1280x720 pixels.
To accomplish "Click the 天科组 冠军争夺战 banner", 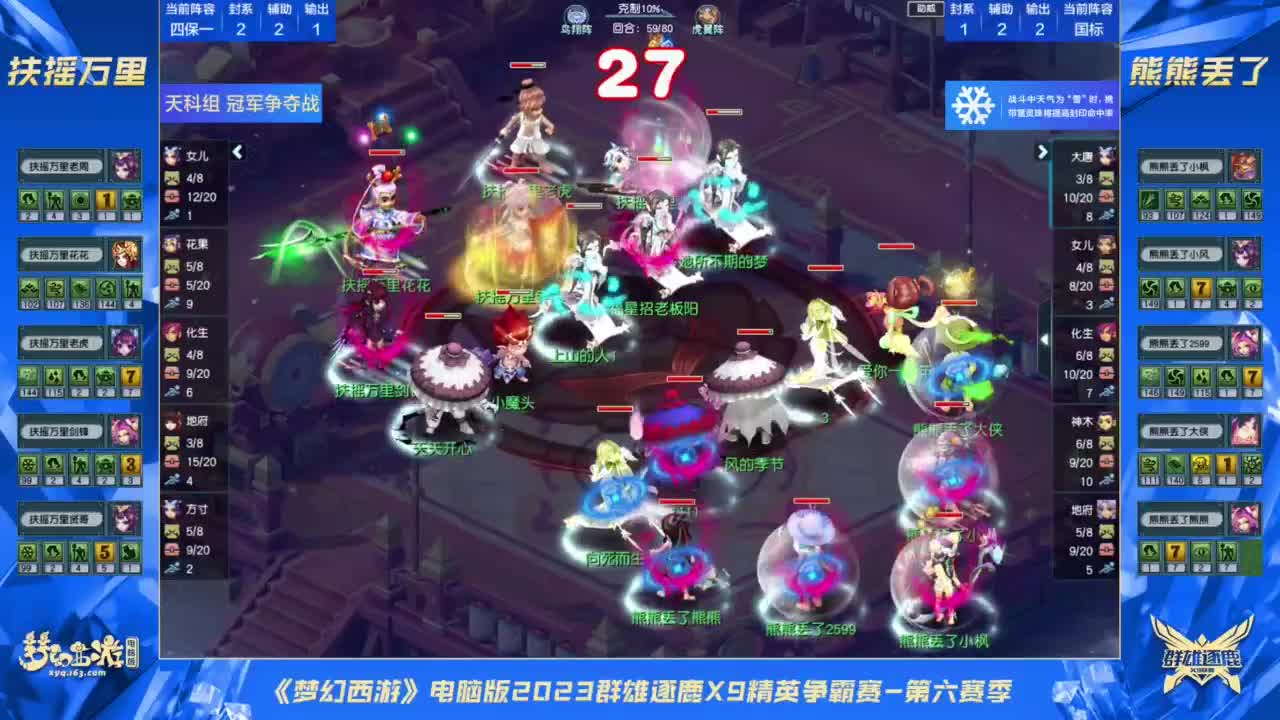I will (238, 106).
